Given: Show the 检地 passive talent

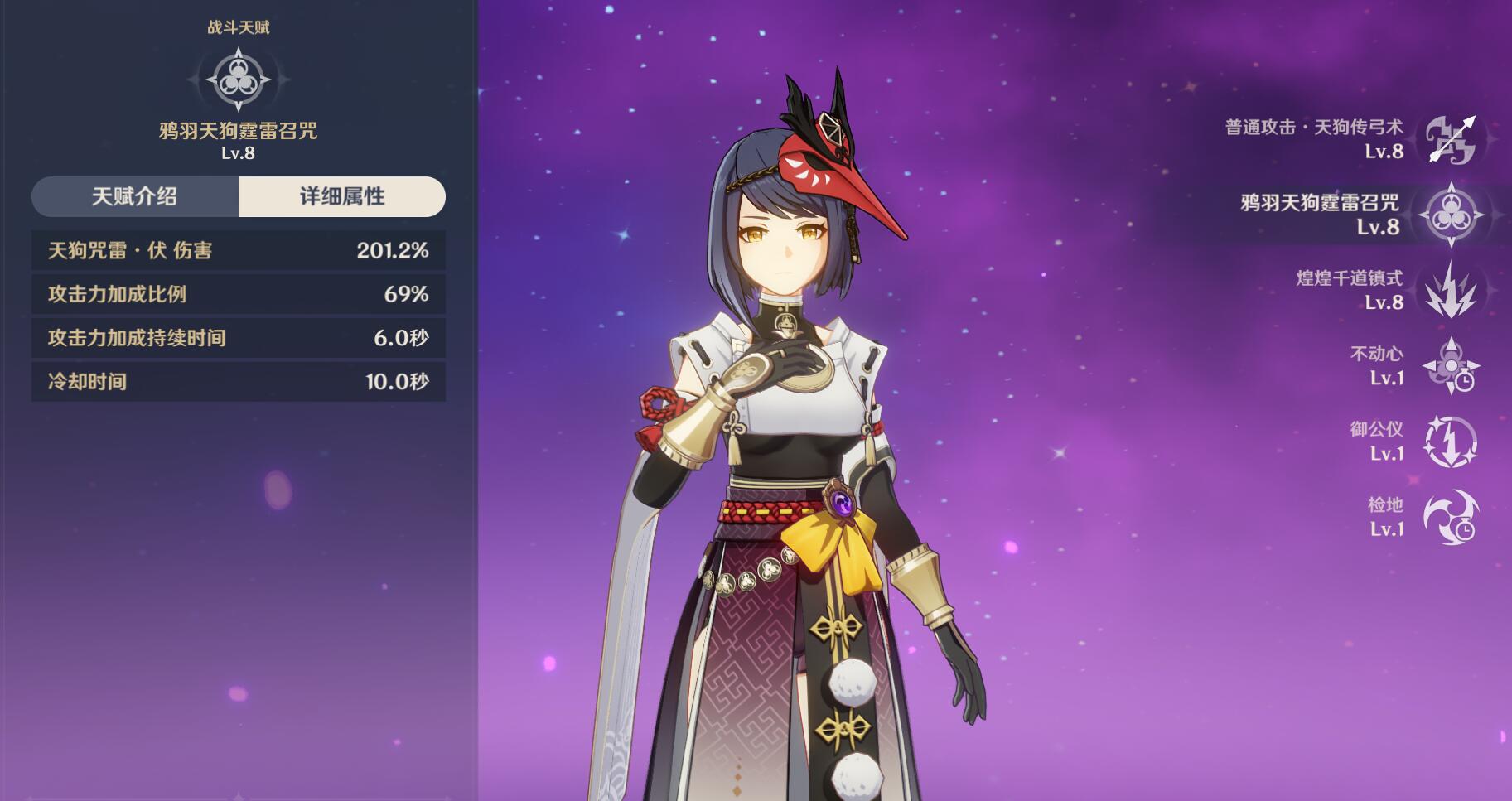Looking at the screenshot, I should [x=1450, y=517].
